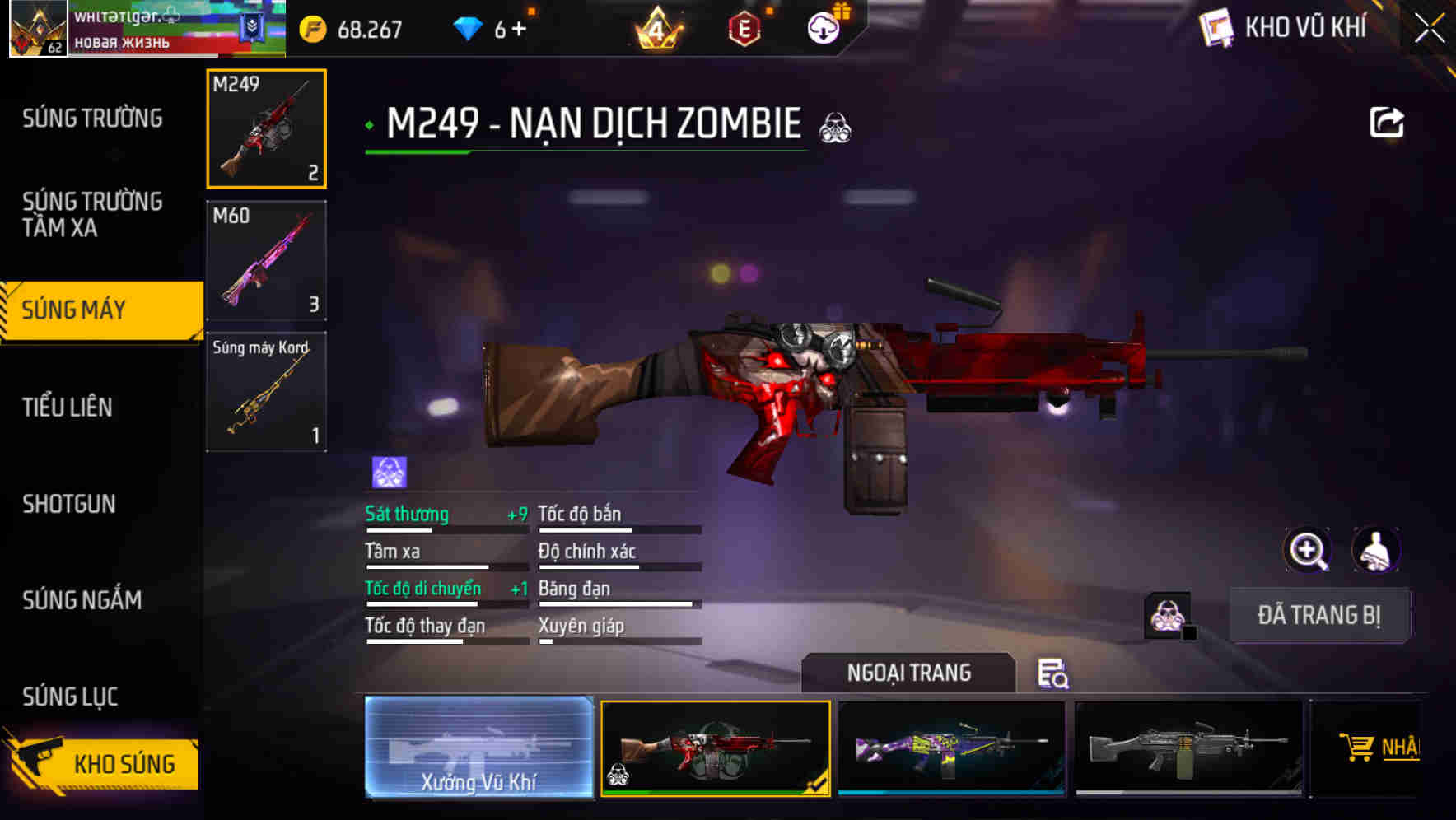Expand the SÚNG TRƯỜNG TẦM XA category
This screenshot has height=820, width=1456.
point(93,215)
